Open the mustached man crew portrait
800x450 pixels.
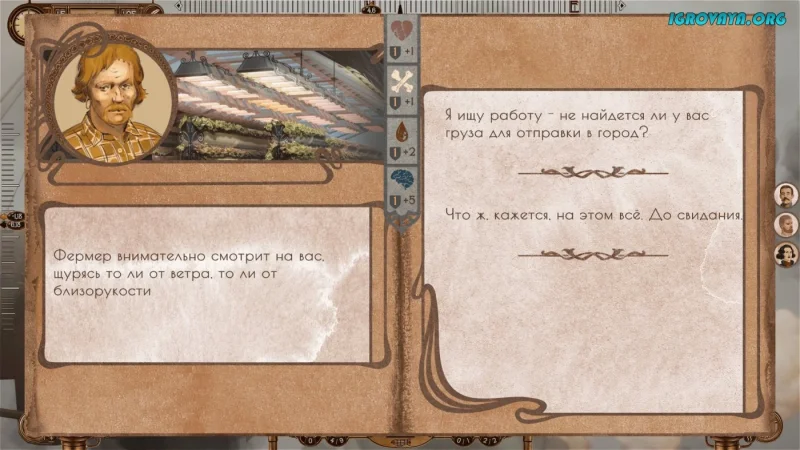tap(786, 195)
